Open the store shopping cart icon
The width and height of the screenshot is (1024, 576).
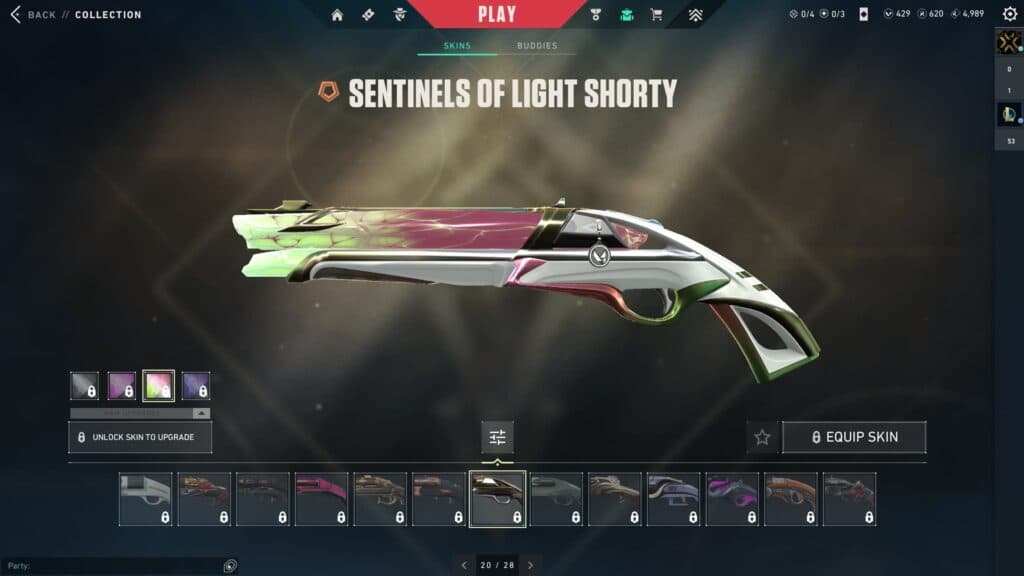pyautogui.click(x=656, y=15)
